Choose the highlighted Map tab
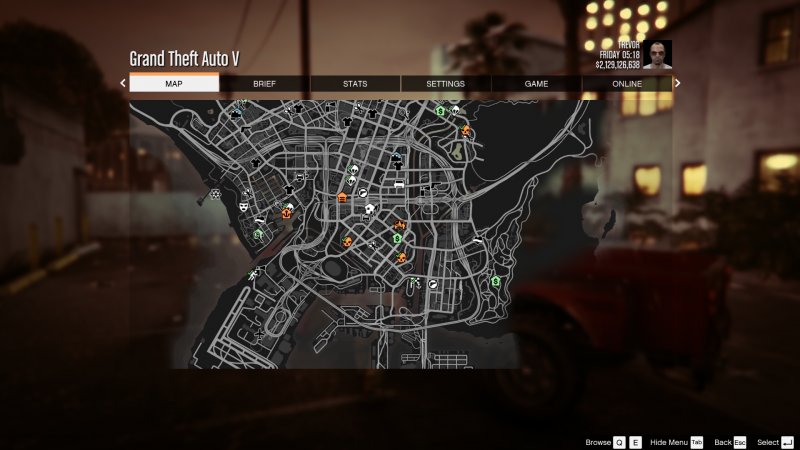This screenshot has height=450, width=800. 174,84
